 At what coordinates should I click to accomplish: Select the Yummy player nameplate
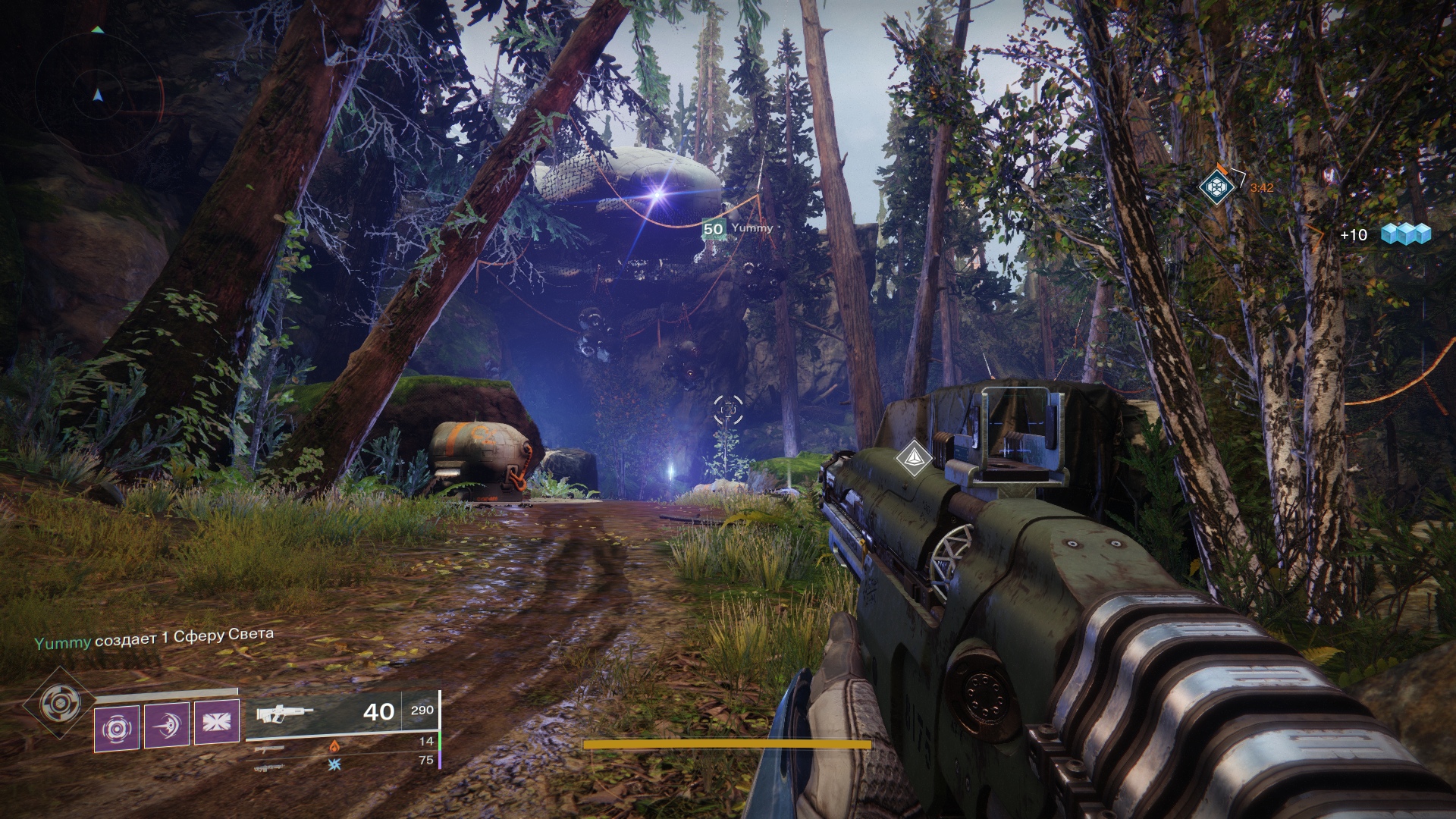[737, 228]
